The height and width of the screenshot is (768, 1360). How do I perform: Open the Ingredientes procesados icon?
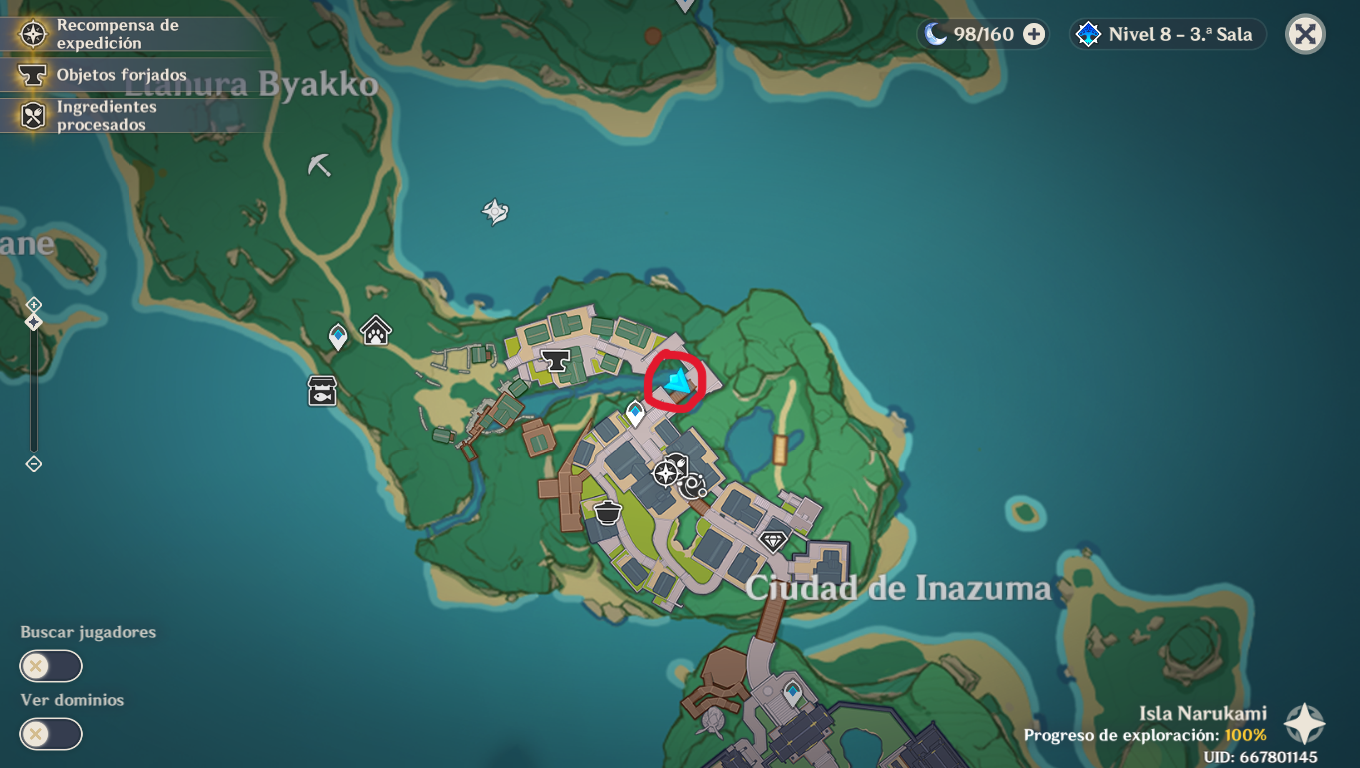pyautogui.click(x=33, y=116)
